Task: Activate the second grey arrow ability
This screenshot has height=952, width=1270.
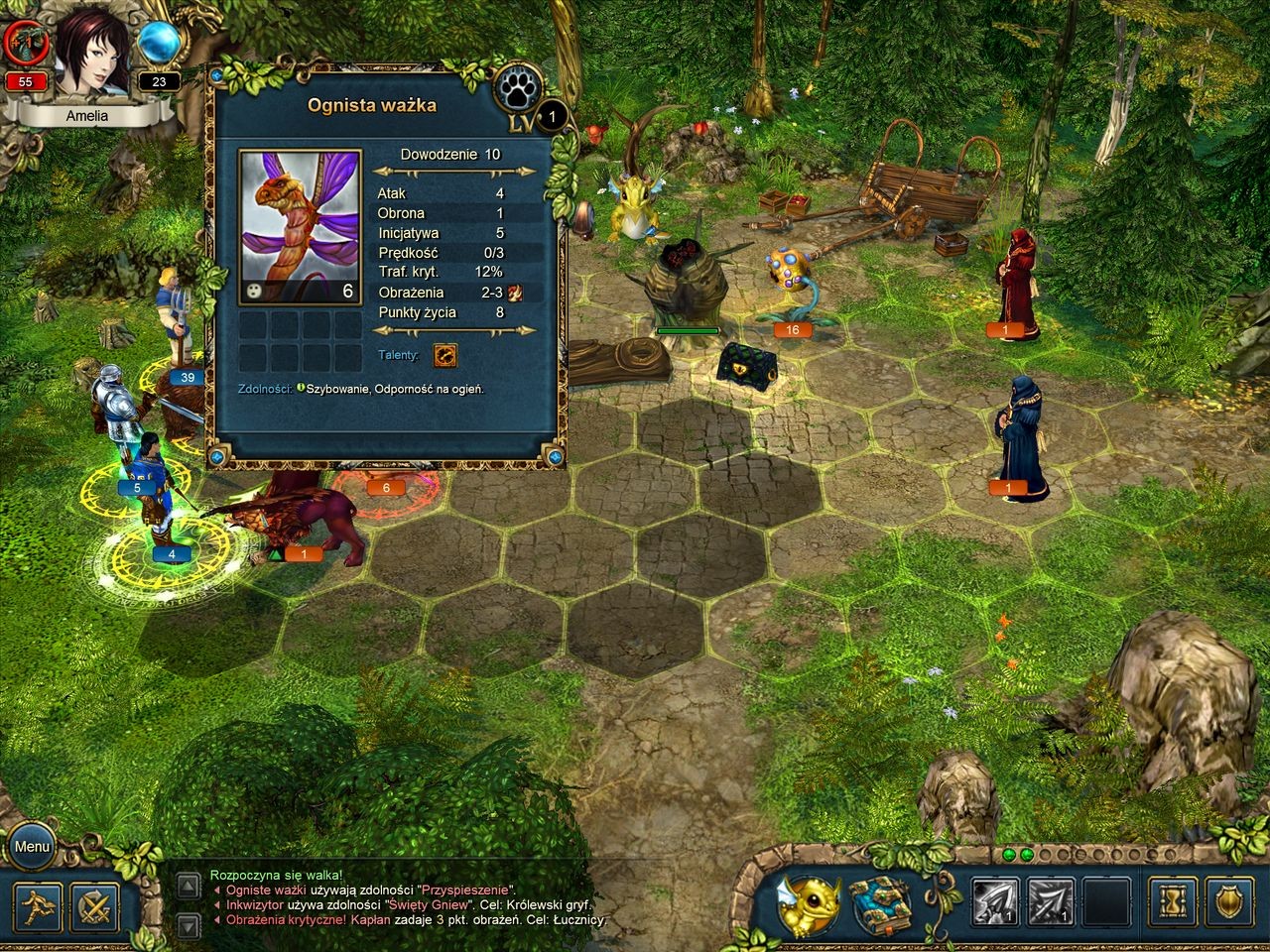Action: 1051,903
